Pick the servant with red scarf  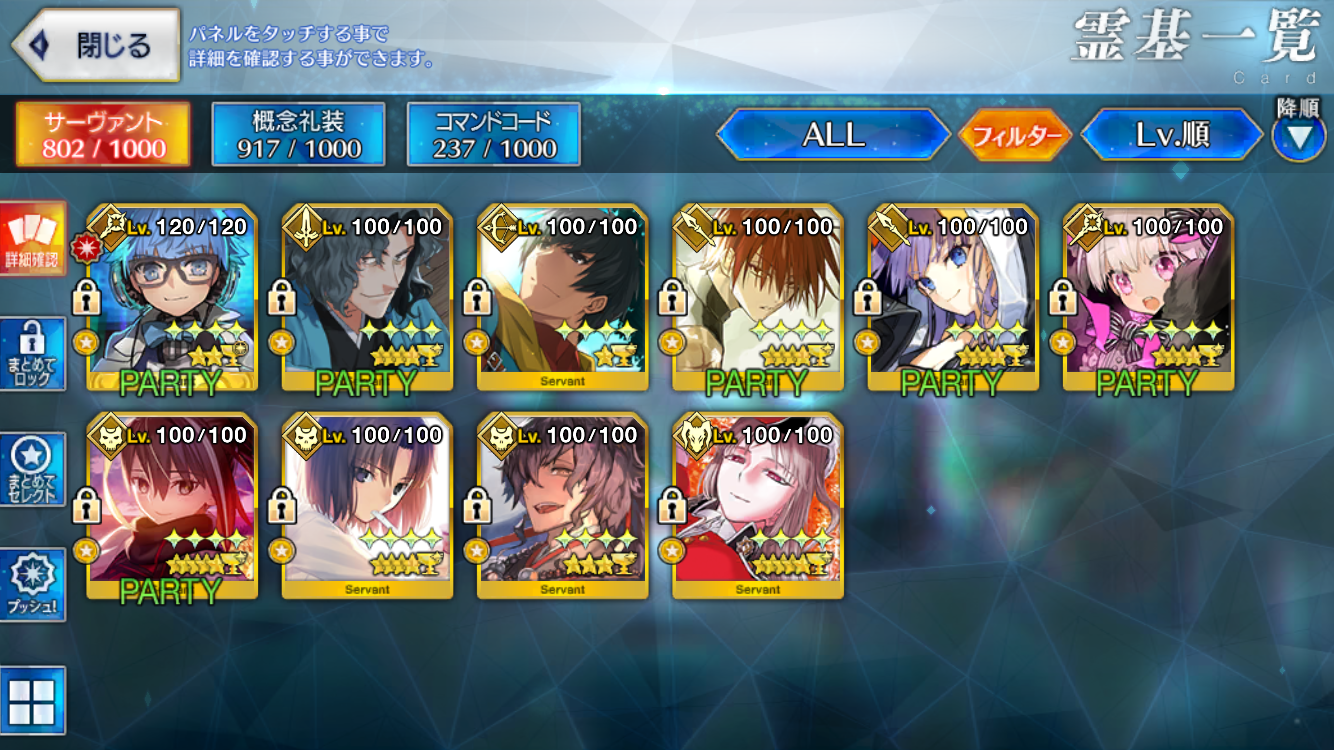point(172,506)
